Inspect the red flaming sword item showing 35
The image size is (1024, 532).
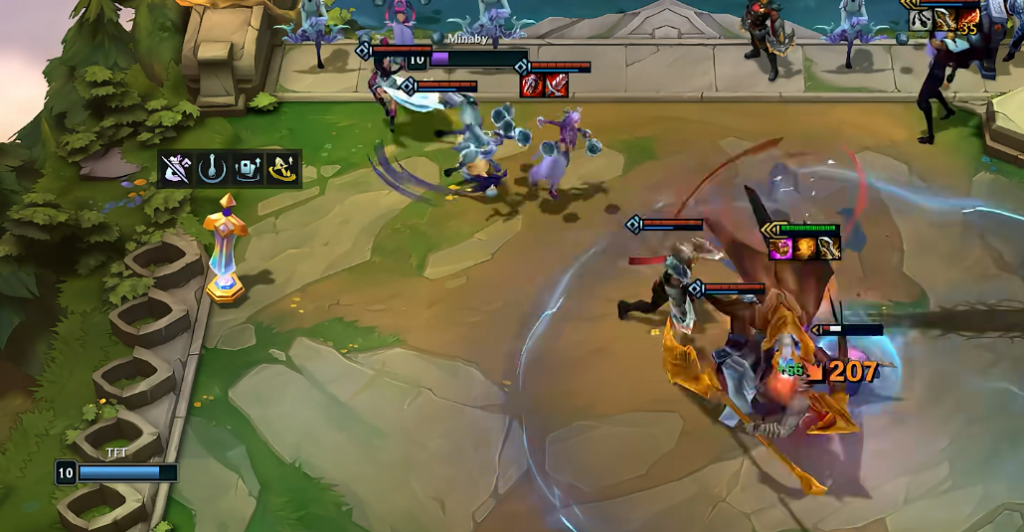coord(967,20)
